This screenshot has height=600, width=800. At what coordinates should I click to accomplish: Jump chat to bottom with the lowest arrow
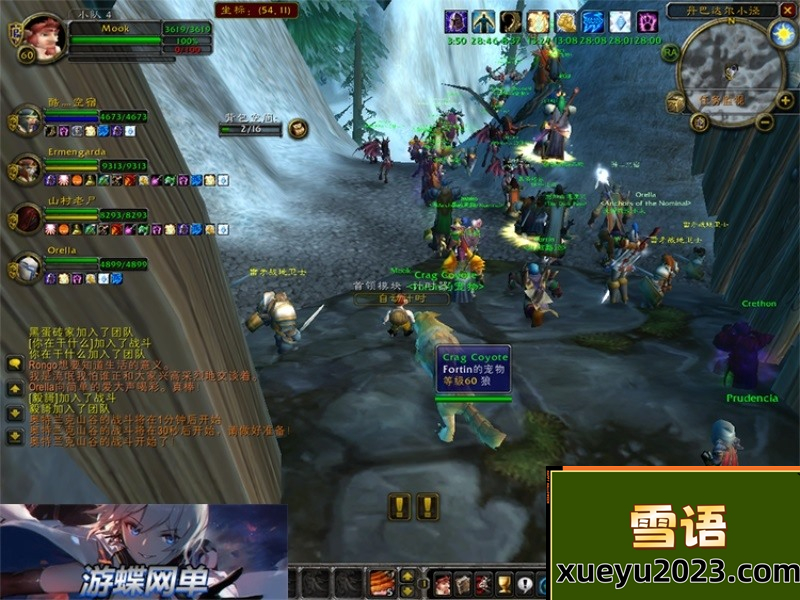pyautogui.click(x=15, y=436)
